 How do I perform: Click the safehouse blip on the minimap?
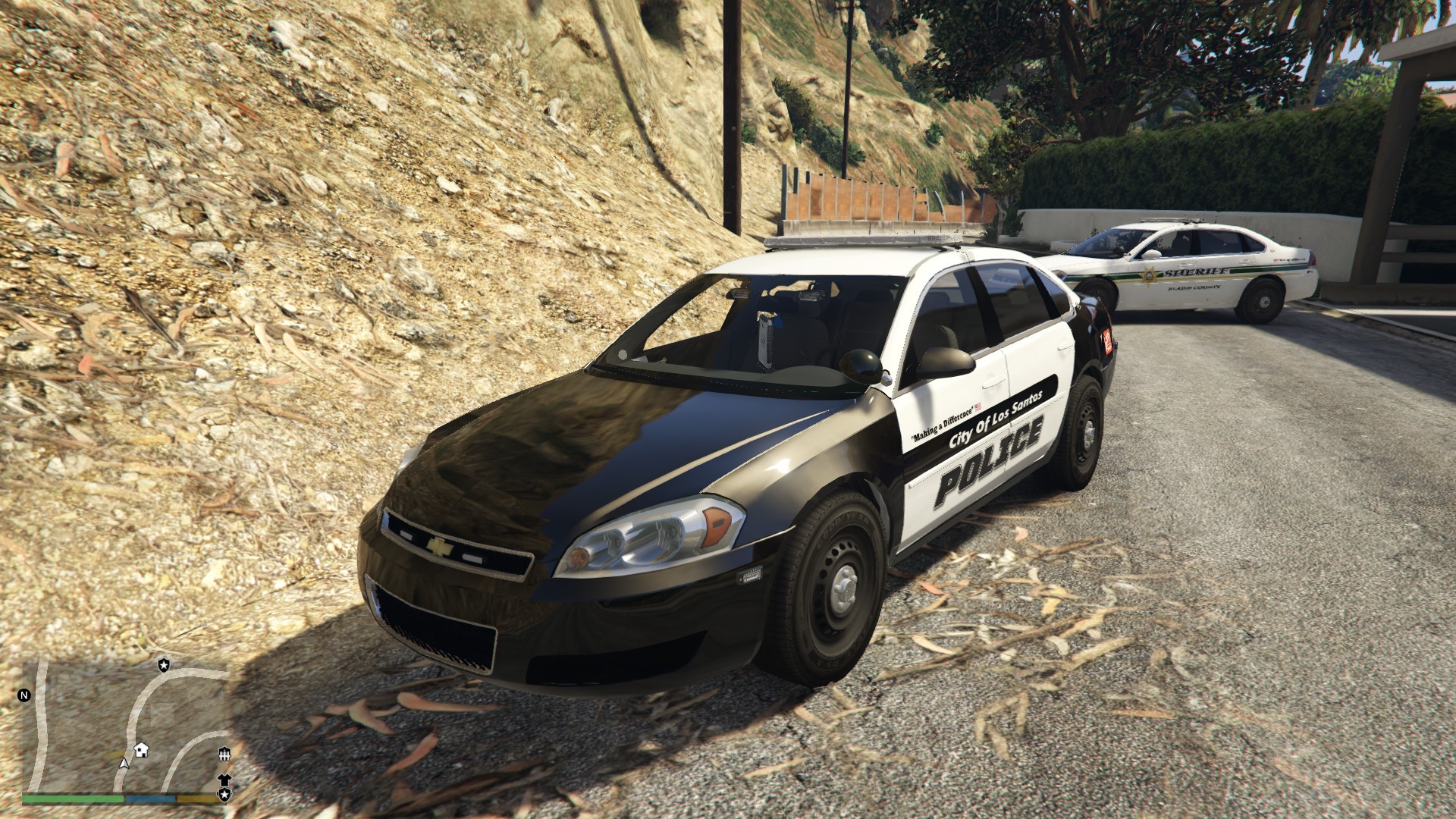141,750
